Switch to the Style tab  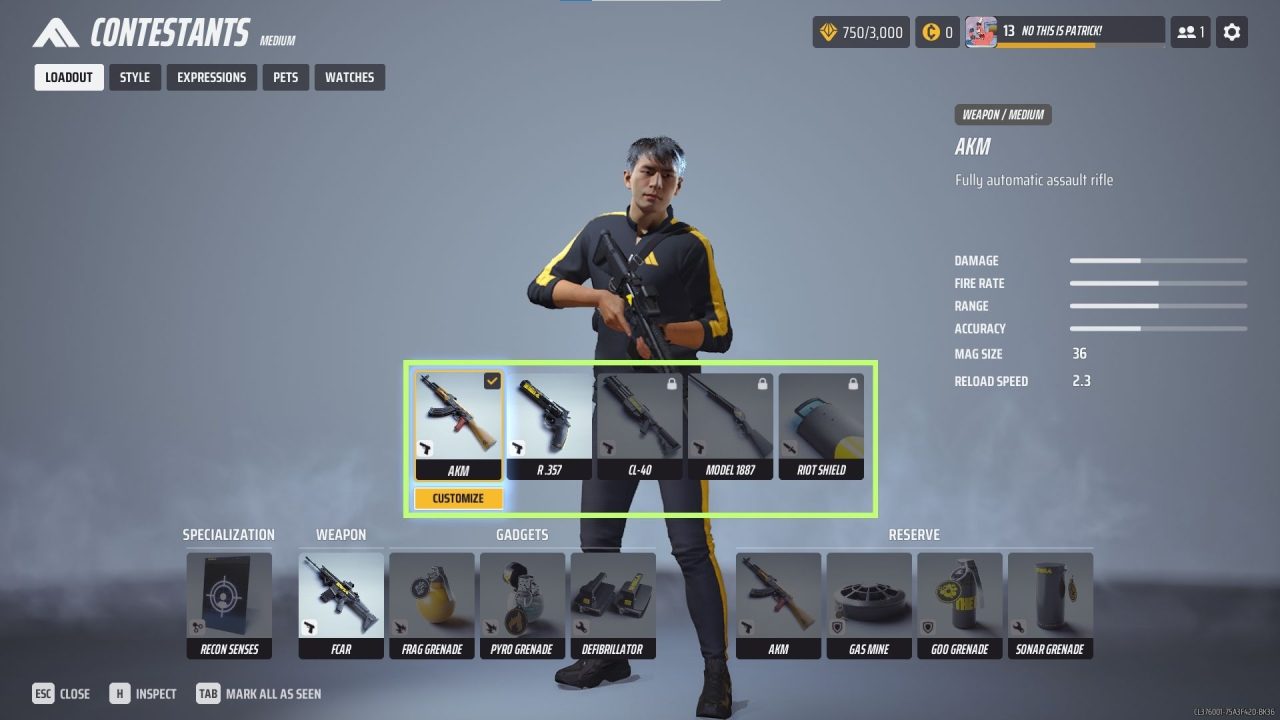pyautogui.click(x=134, y=77)
